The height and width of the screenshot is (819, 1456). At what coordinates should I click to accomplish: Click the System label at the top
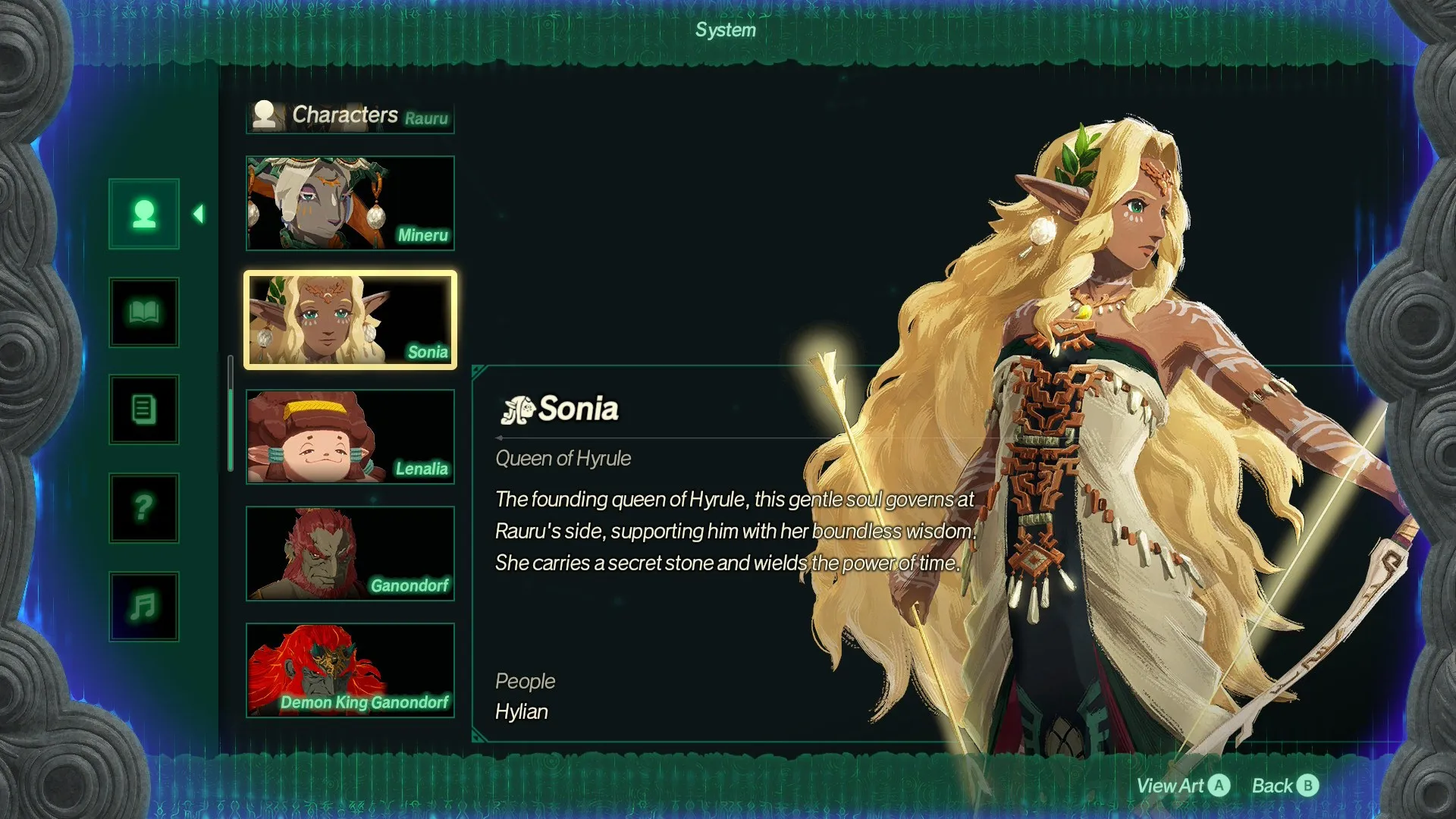[x=725, y=30]
